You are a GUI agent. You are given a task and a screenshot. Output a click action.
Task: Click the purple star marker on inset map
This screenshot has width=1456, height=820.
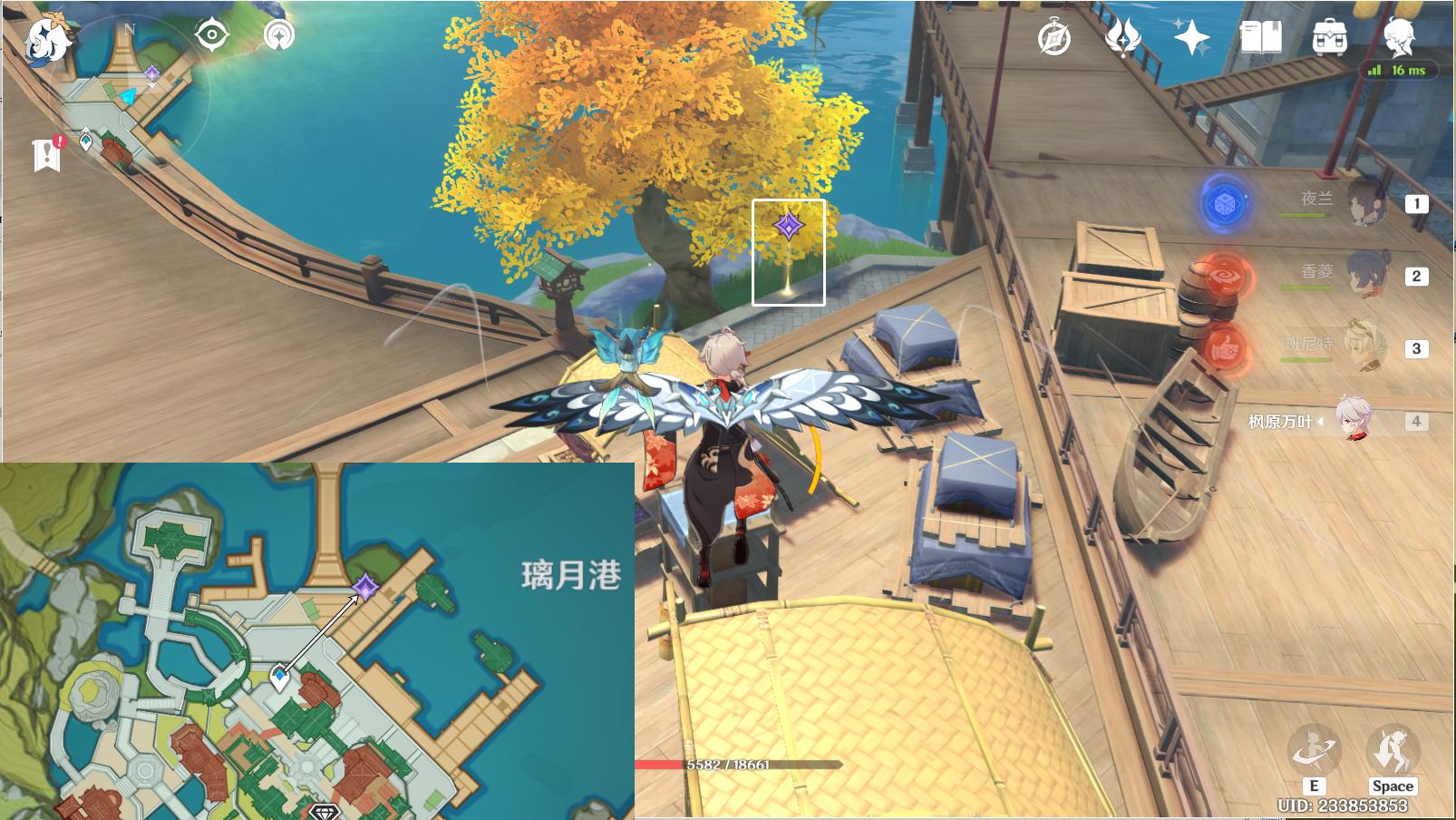(x=365, y=586)
